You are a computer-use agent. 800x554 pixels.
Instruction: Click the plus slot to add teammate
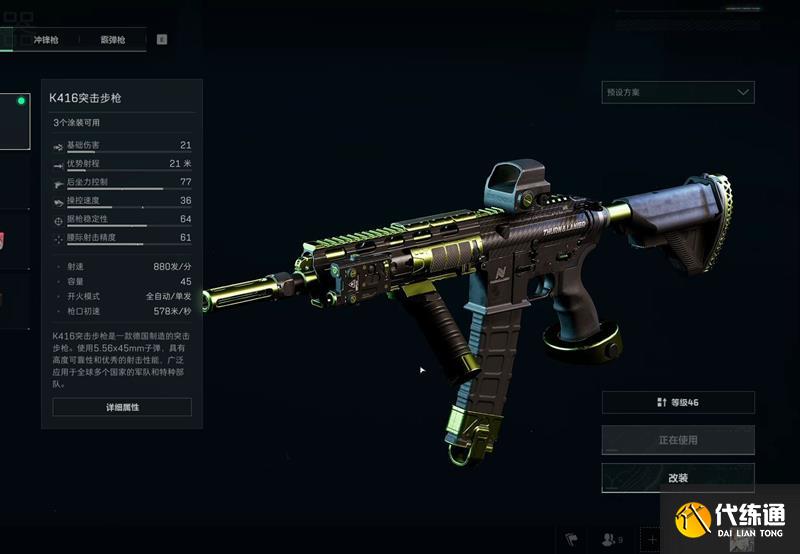point(652,539)
